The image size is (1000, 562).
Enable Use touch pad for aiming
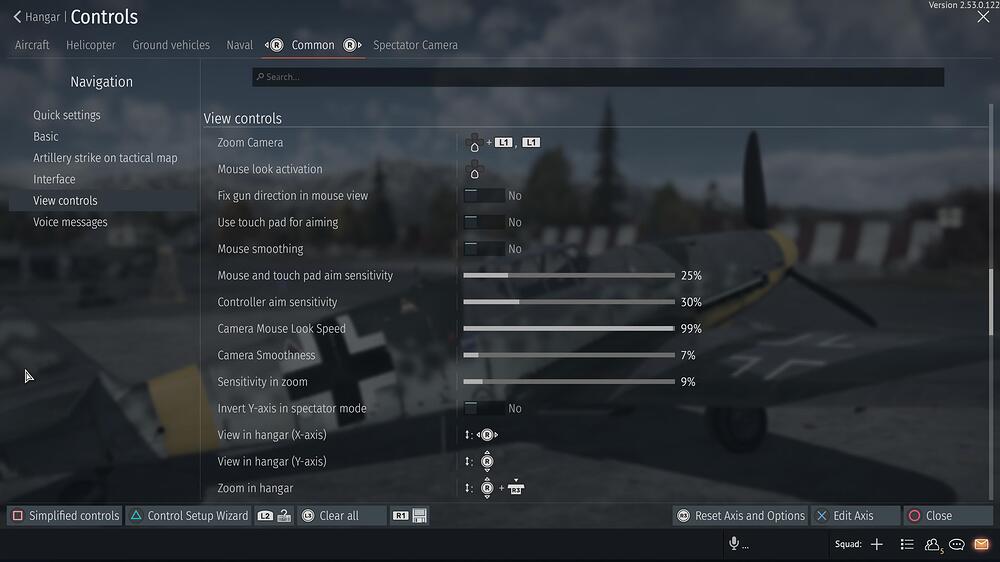click(484, 222)
